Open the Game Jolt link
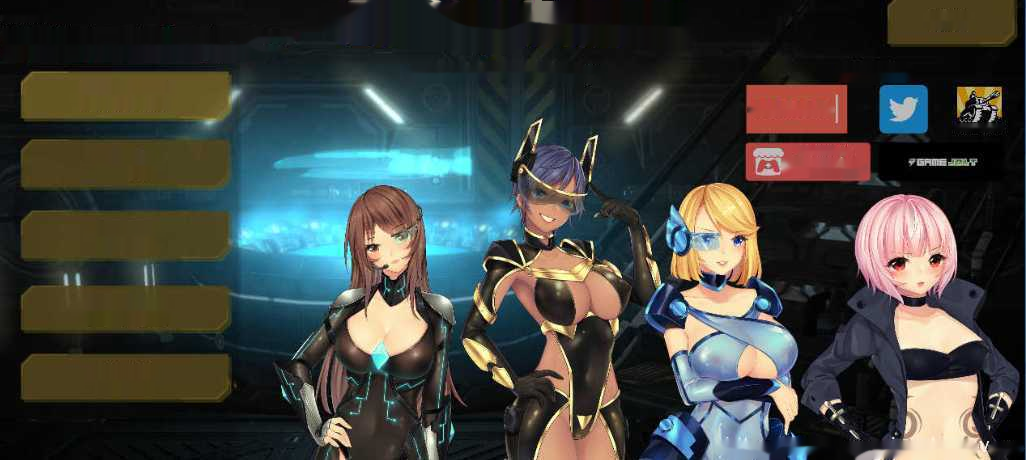The height and width of the screenshot is (460, 1026). pos(942,162)
